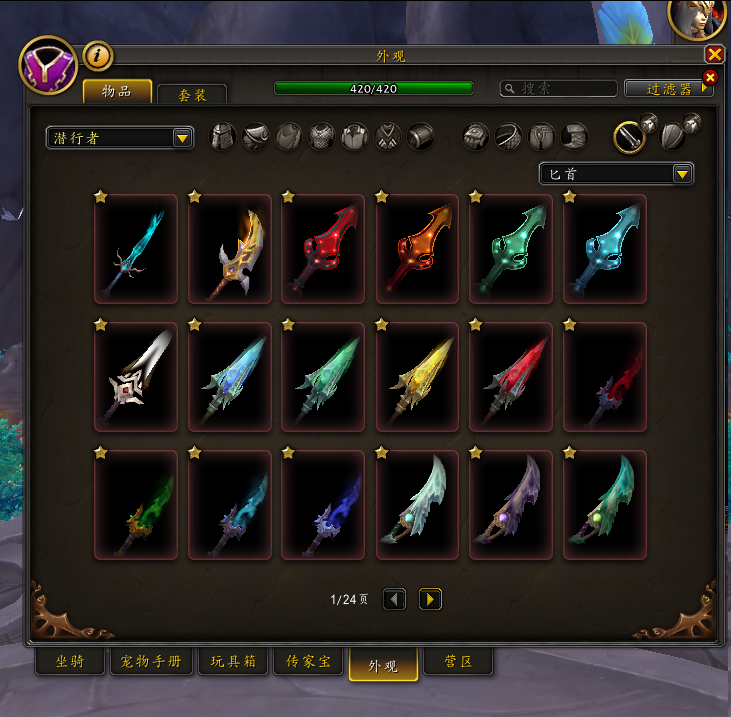Choose the golden curved dagger appearance
Screen dimensions: 731x717
[x=229, y=249]
